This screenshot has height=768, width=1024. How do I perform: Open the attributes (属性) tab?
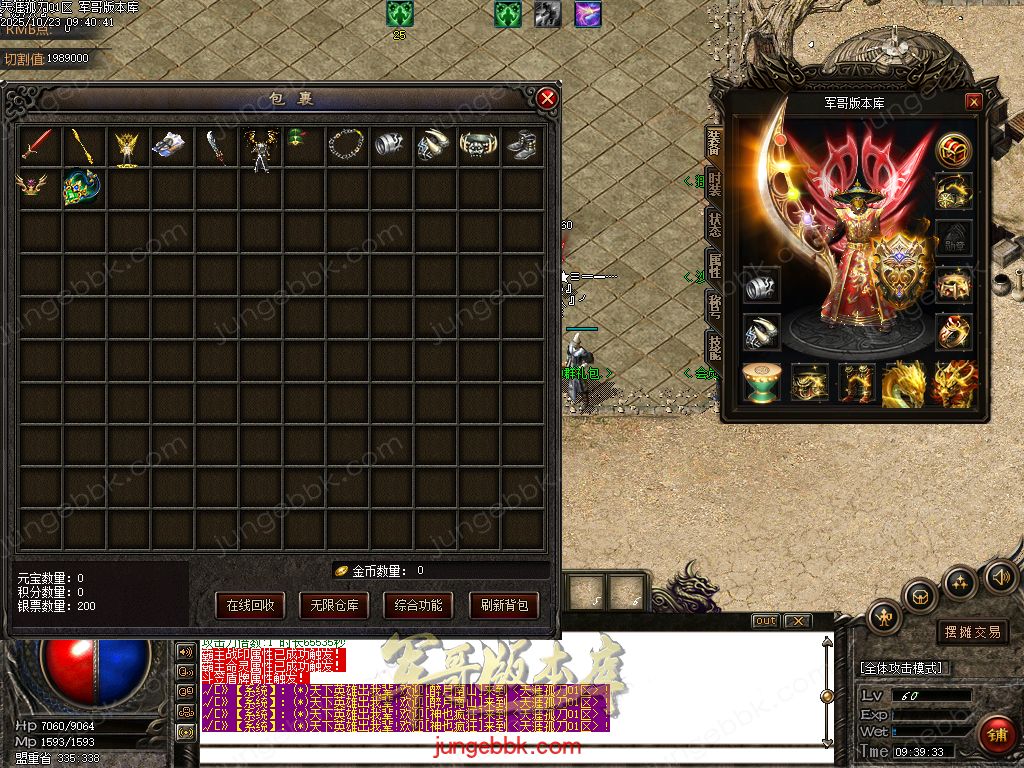click(715, 264)
